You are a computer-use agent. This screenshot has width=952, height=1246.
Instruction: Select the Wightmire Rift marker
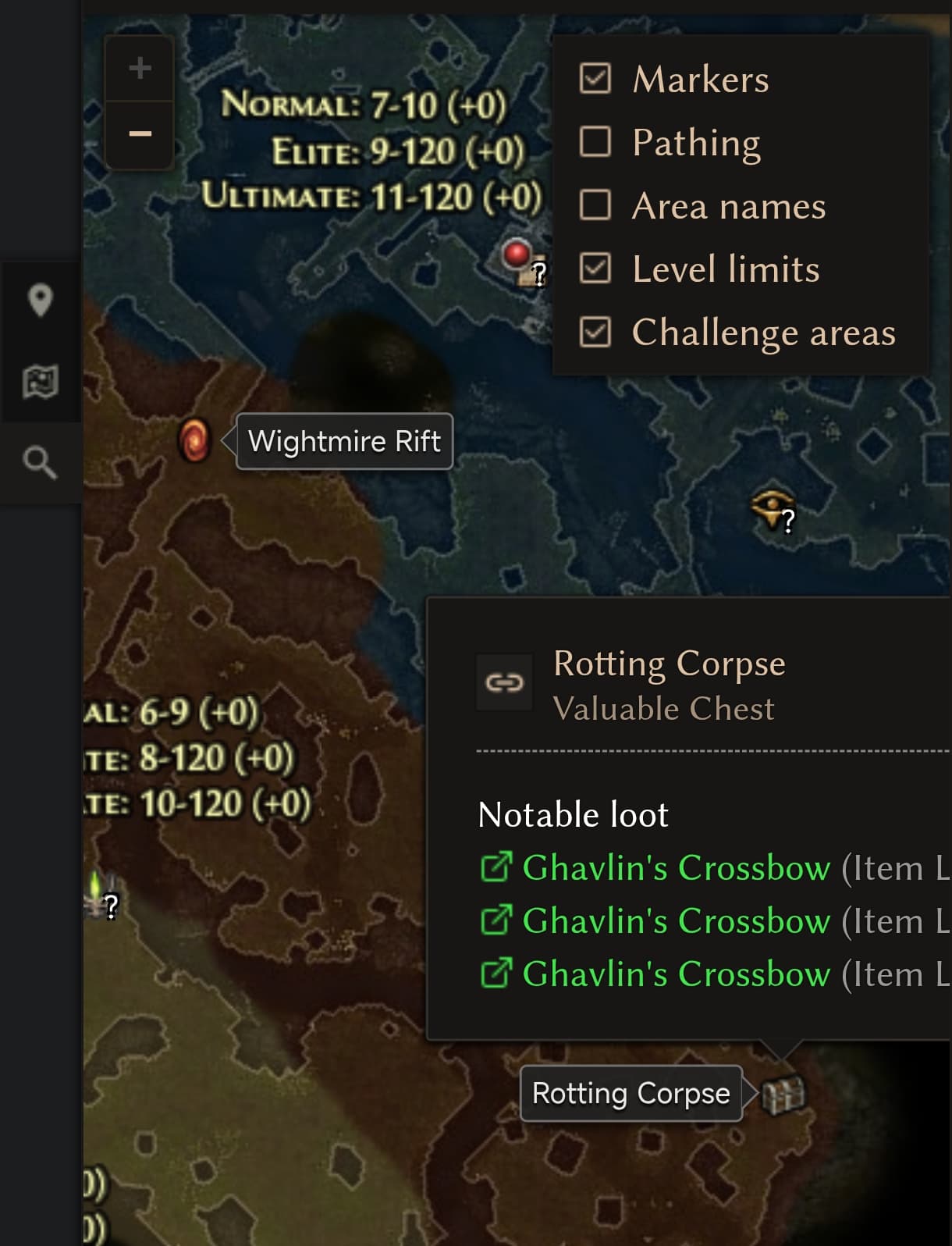(x=194, y=440)
